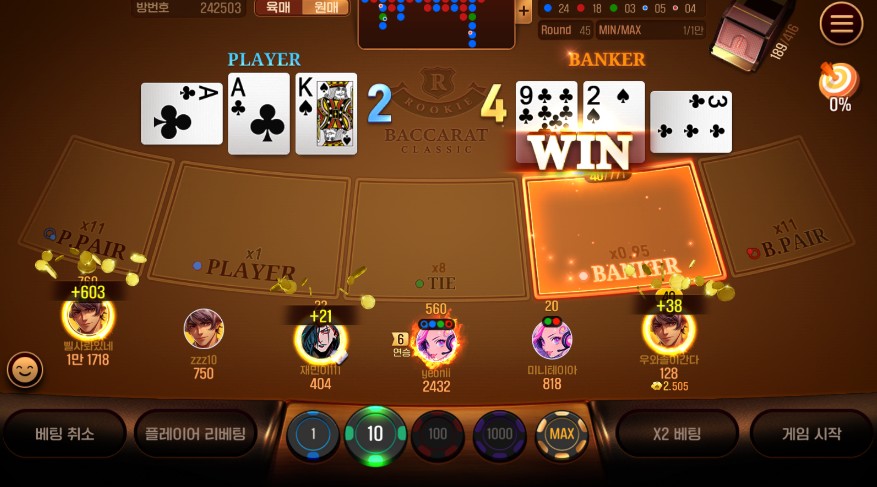Select the green 10 chip

[375, 434]
